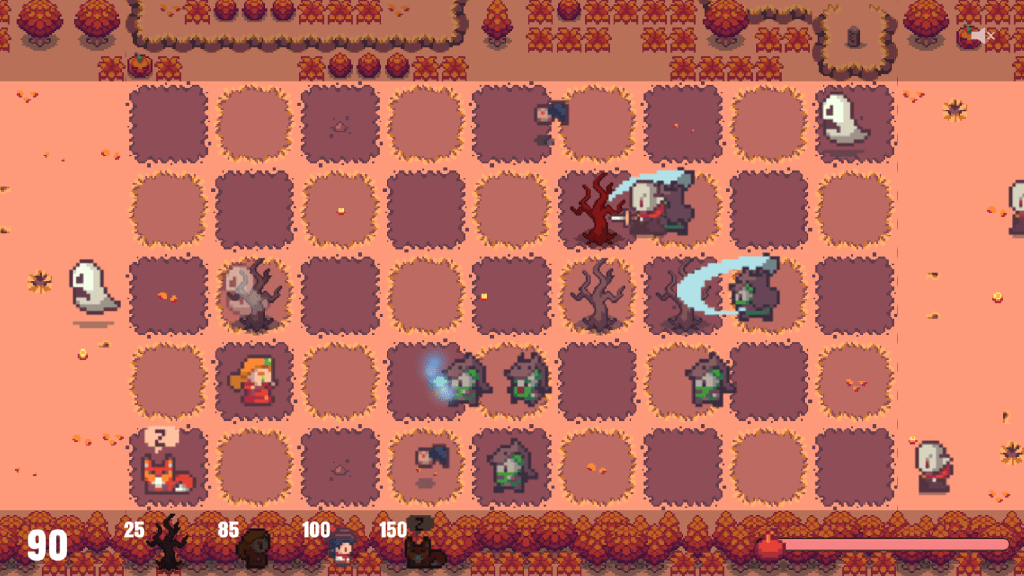Choose the 85-cost brown hooded unit

(x=256, y=546)
